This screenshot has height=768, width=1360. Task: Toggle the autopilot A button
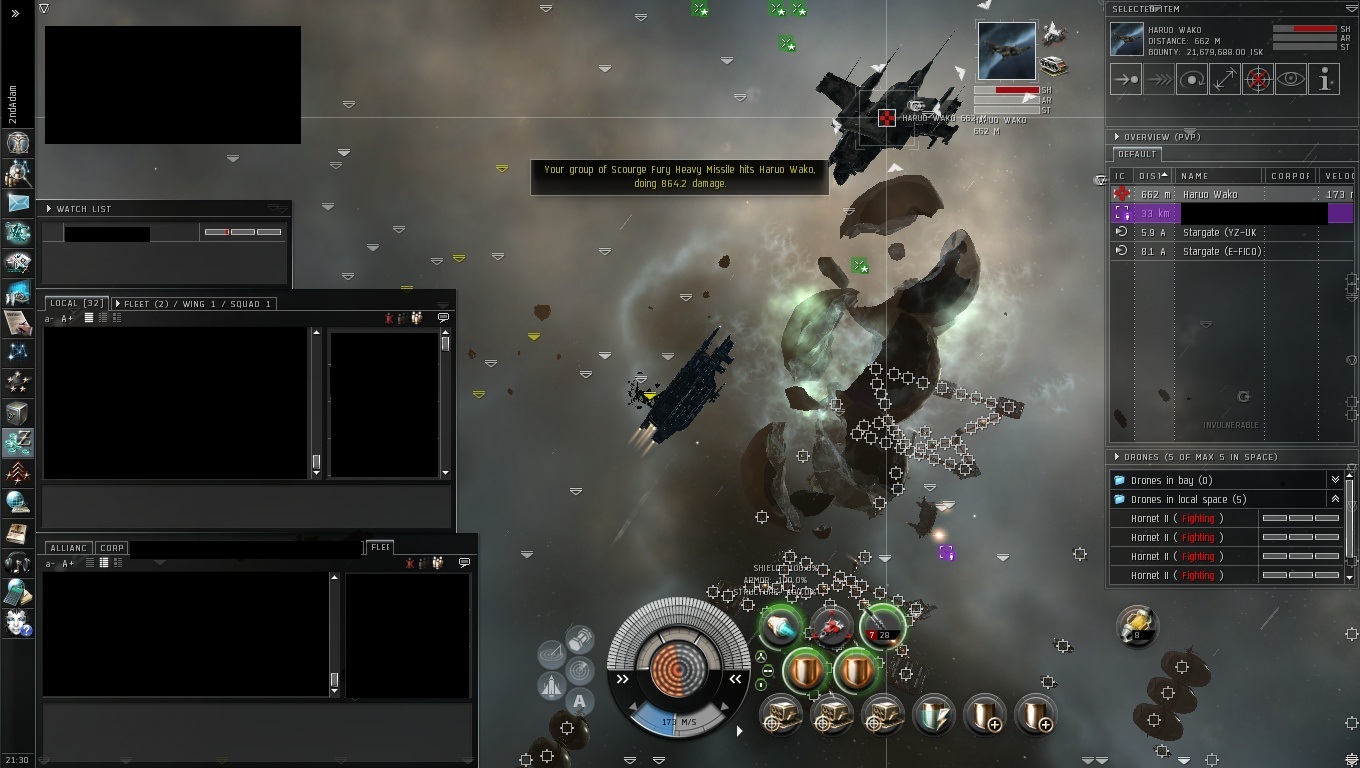click(x=580, y=701)
